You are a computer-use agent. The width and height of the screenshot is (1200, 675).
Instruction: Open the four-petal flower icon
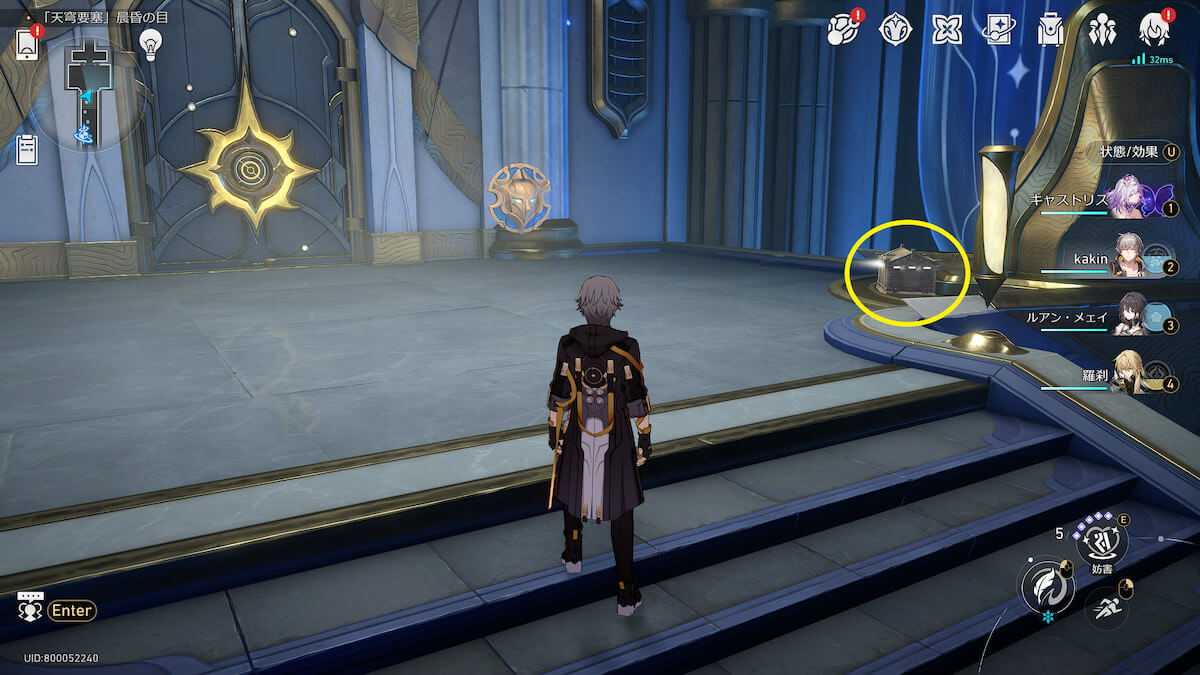pos(947,30)
